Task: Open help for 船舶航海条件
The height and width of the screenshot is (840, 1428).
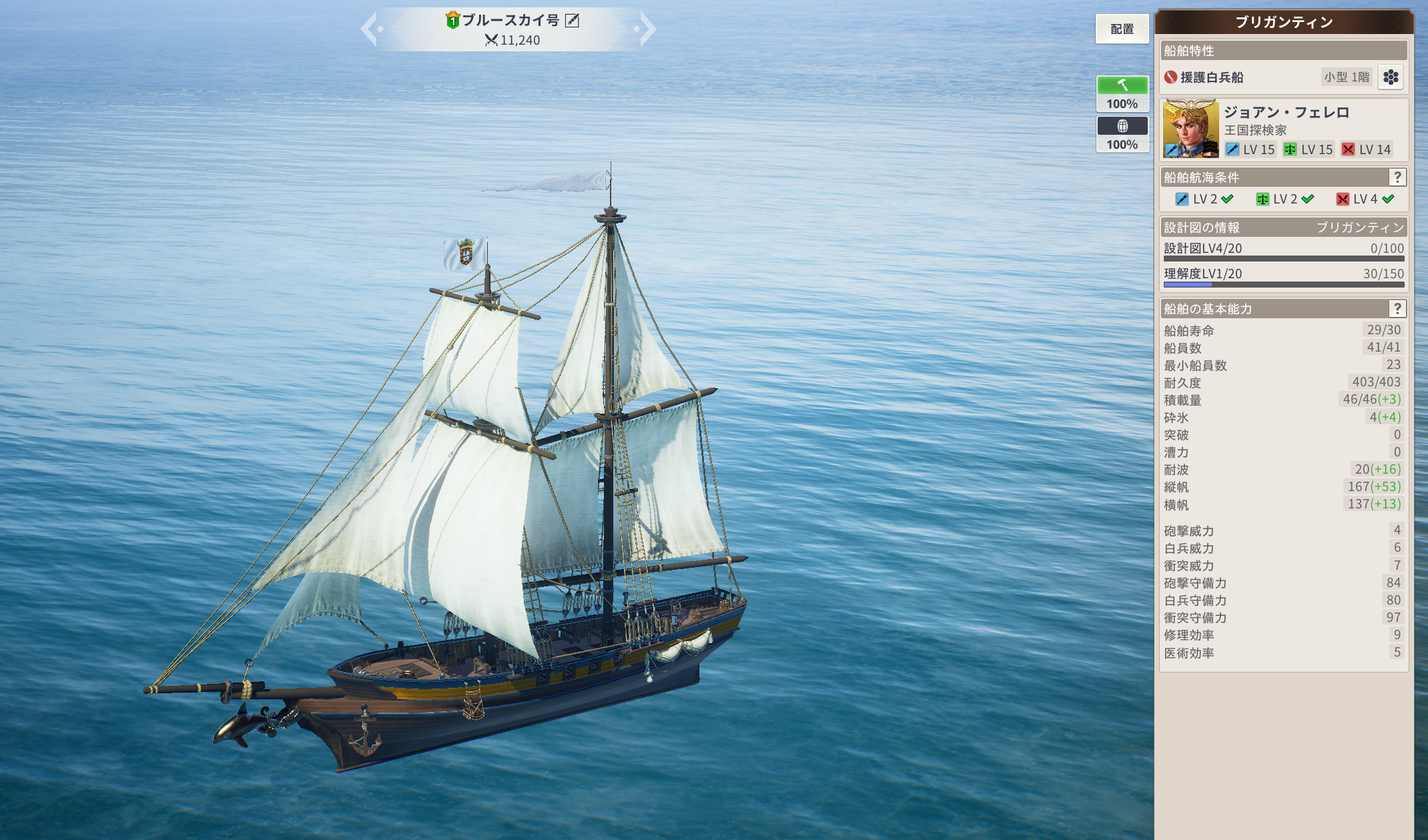Action: tap(1397, 177)
